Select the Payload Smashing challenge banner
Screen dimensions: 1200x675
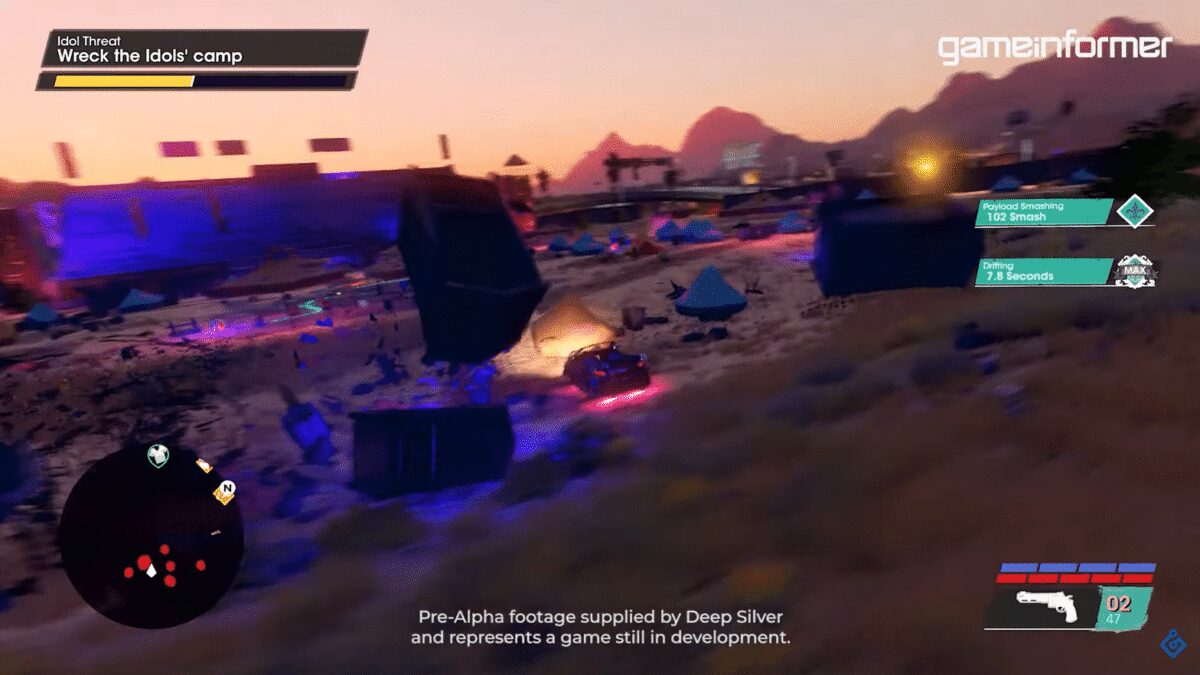pyautogui.click(x=1045, y=212)
